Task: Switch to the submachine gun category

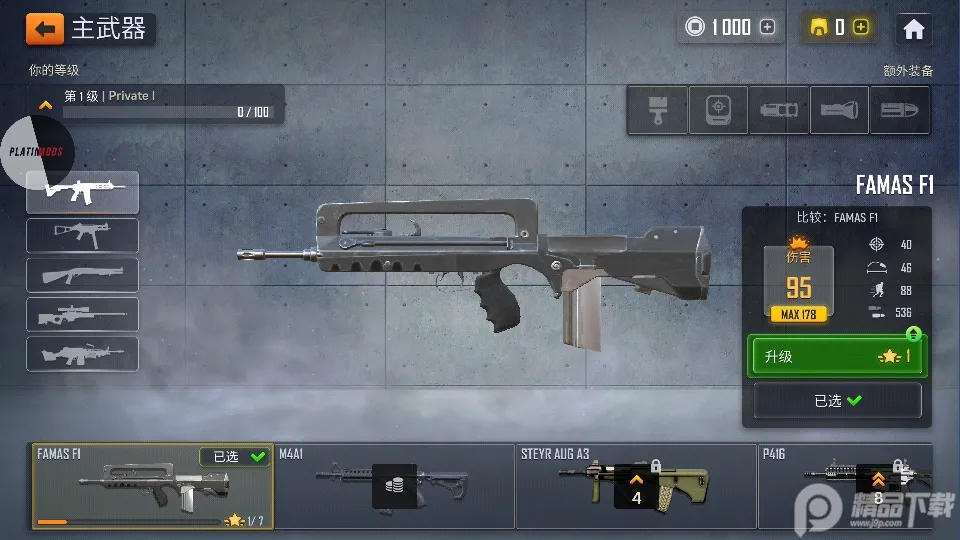Action: point(82,234)
